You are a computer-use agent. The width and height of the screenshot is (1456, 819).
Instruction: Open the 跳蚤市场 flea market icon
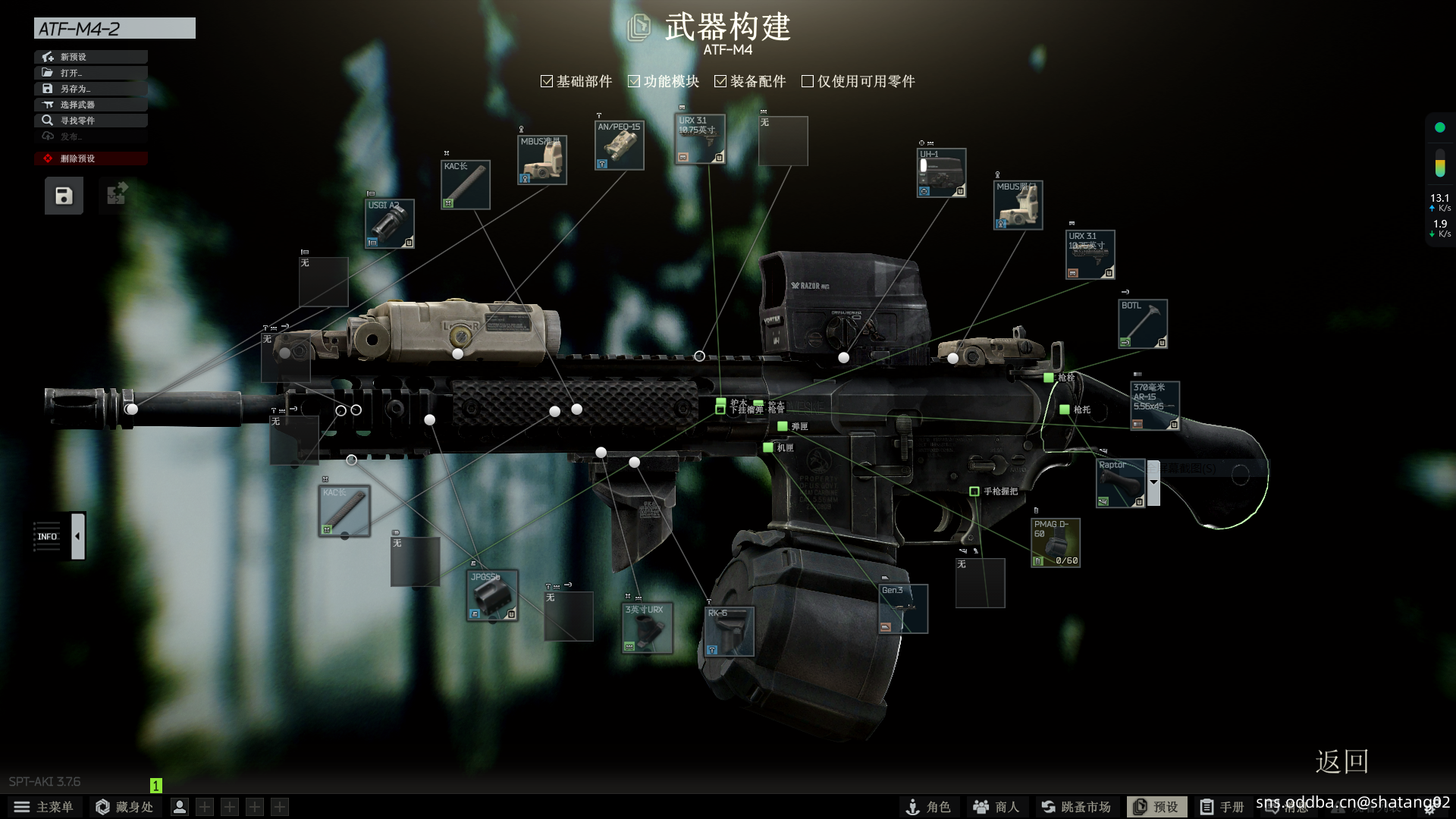click(1077, 807)
